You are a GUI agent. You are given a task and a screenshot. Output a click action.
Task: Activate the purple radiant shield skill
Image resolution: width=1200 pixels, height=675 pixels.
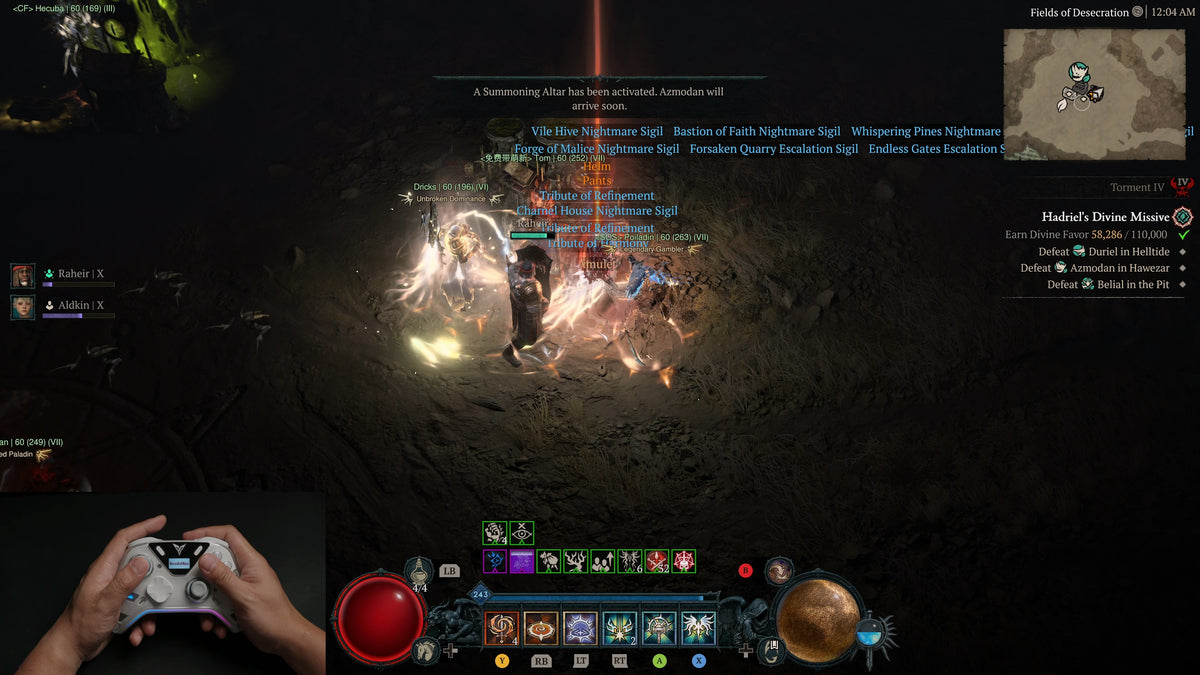pyautogui.click(x=580, y=628)
